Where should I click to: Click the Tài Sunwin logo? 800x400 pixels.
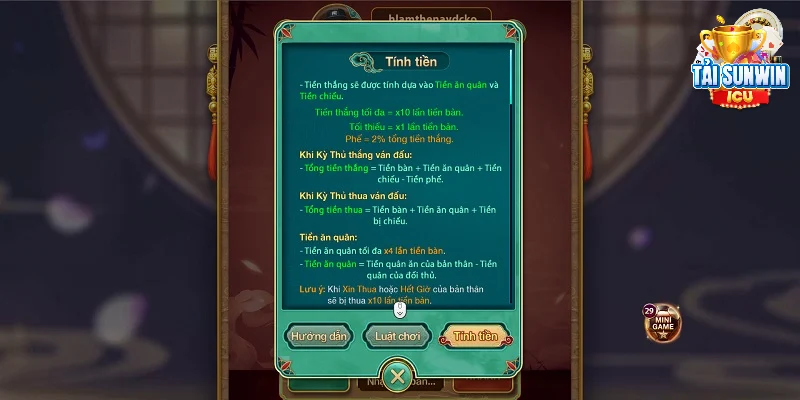(x=741, y=62)
